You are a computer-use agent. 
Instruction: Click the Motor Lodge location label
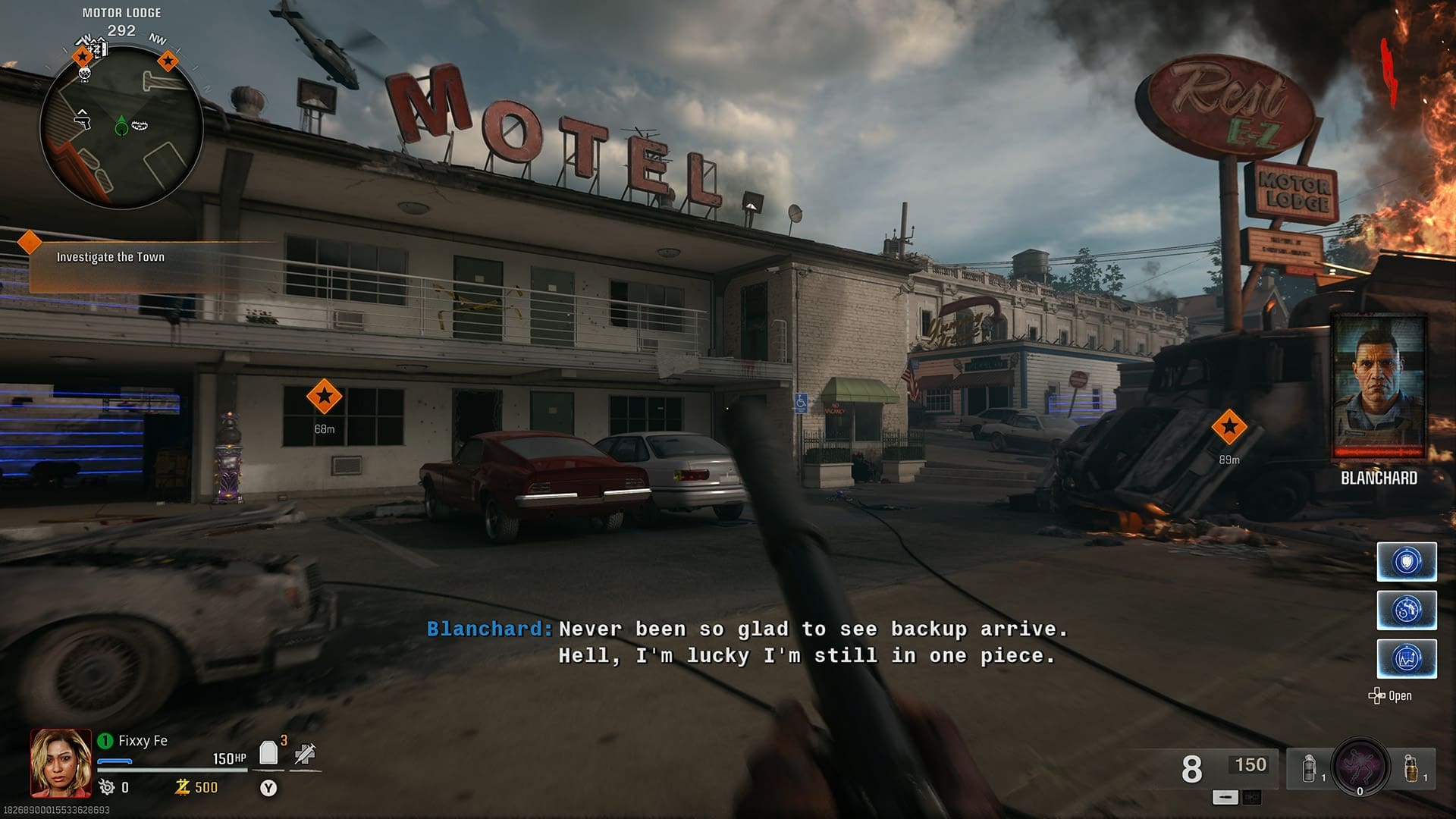pyautogui.click(x=121, y=12)
